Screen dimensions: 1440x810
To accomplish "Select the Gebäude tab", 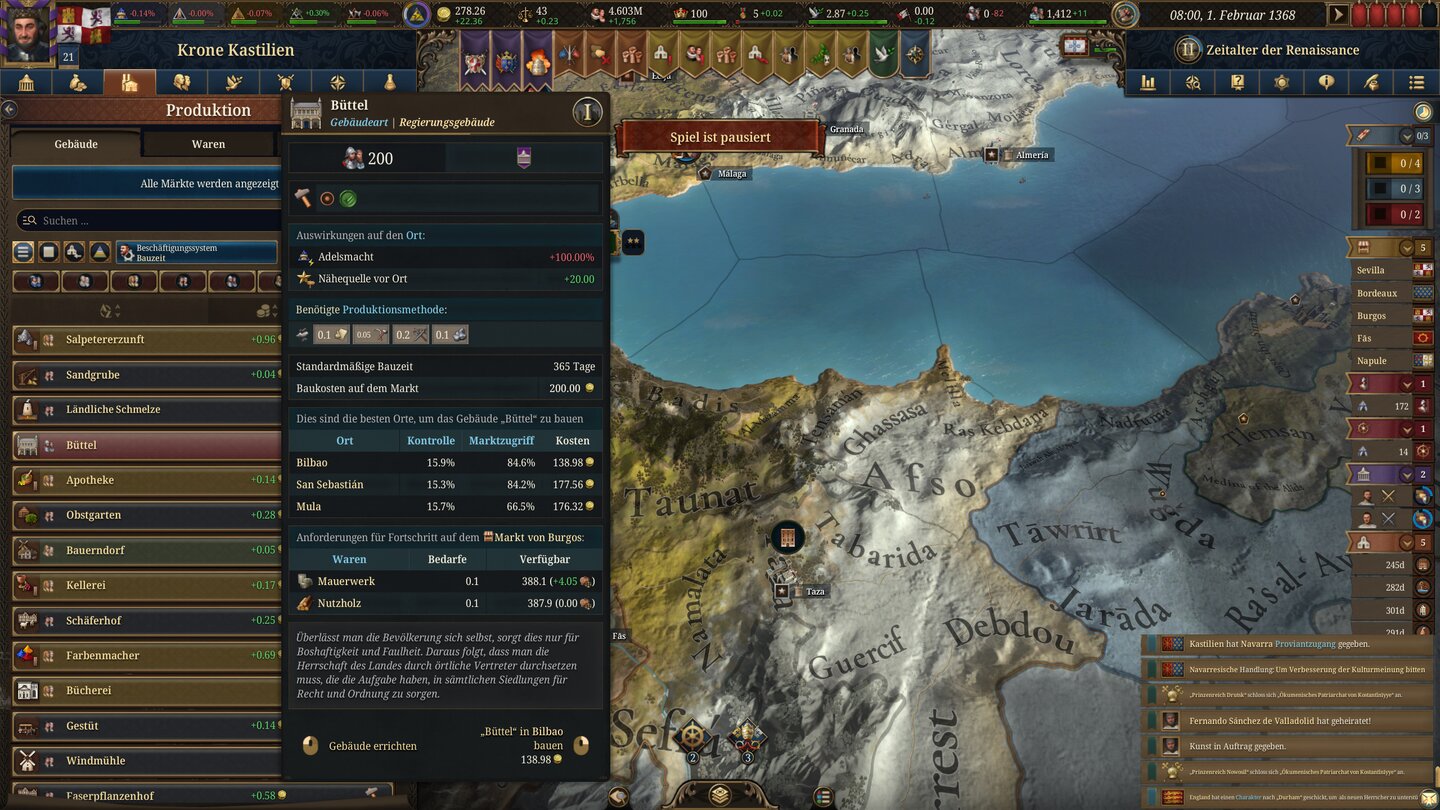I will click(x=75, y=143).
